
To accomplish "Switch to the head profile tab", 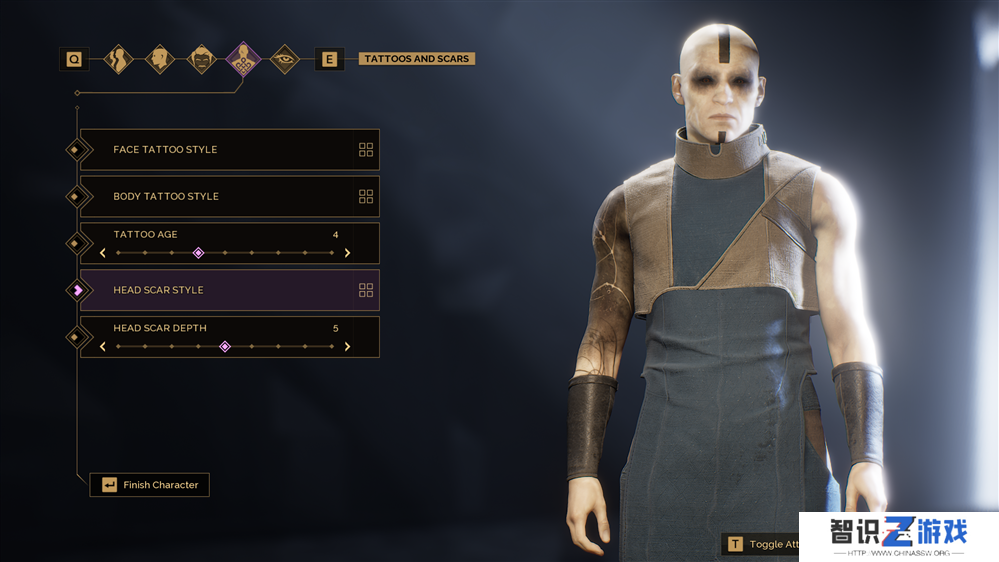I will pos(160,59).
